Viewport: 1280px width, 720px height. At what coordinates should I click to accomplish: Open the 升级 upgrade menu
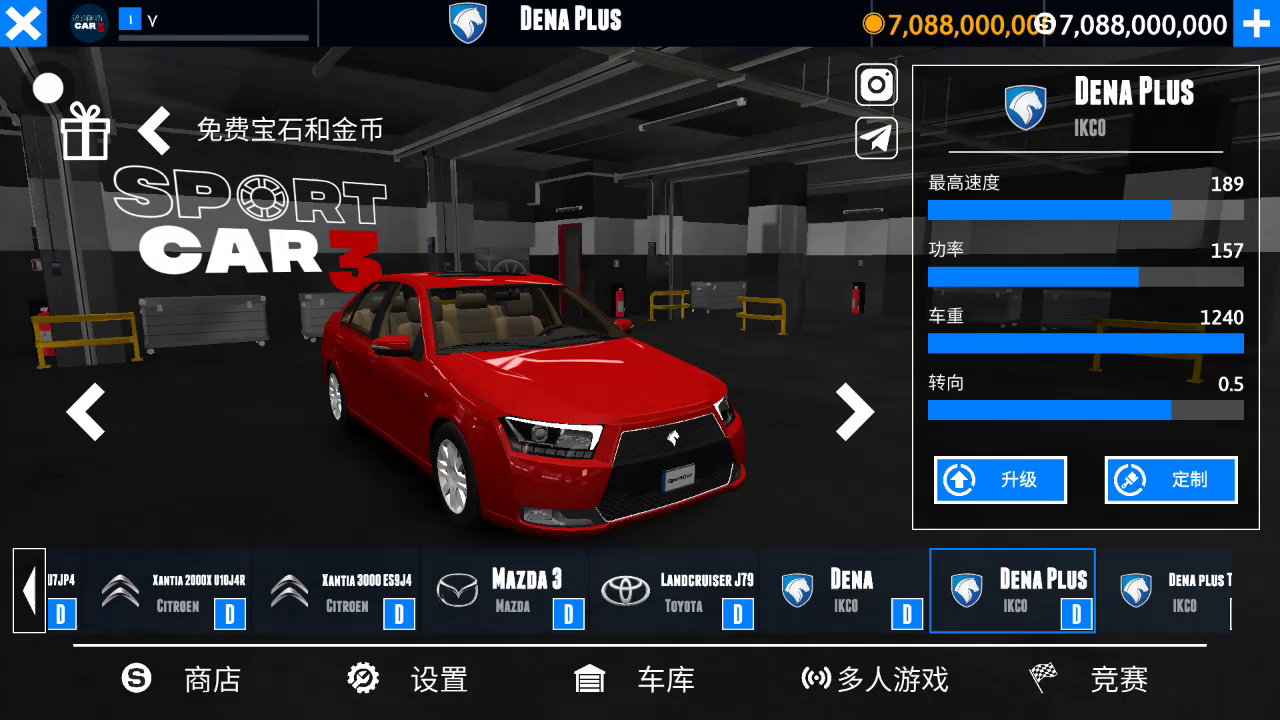click(x=1000, y=480)
